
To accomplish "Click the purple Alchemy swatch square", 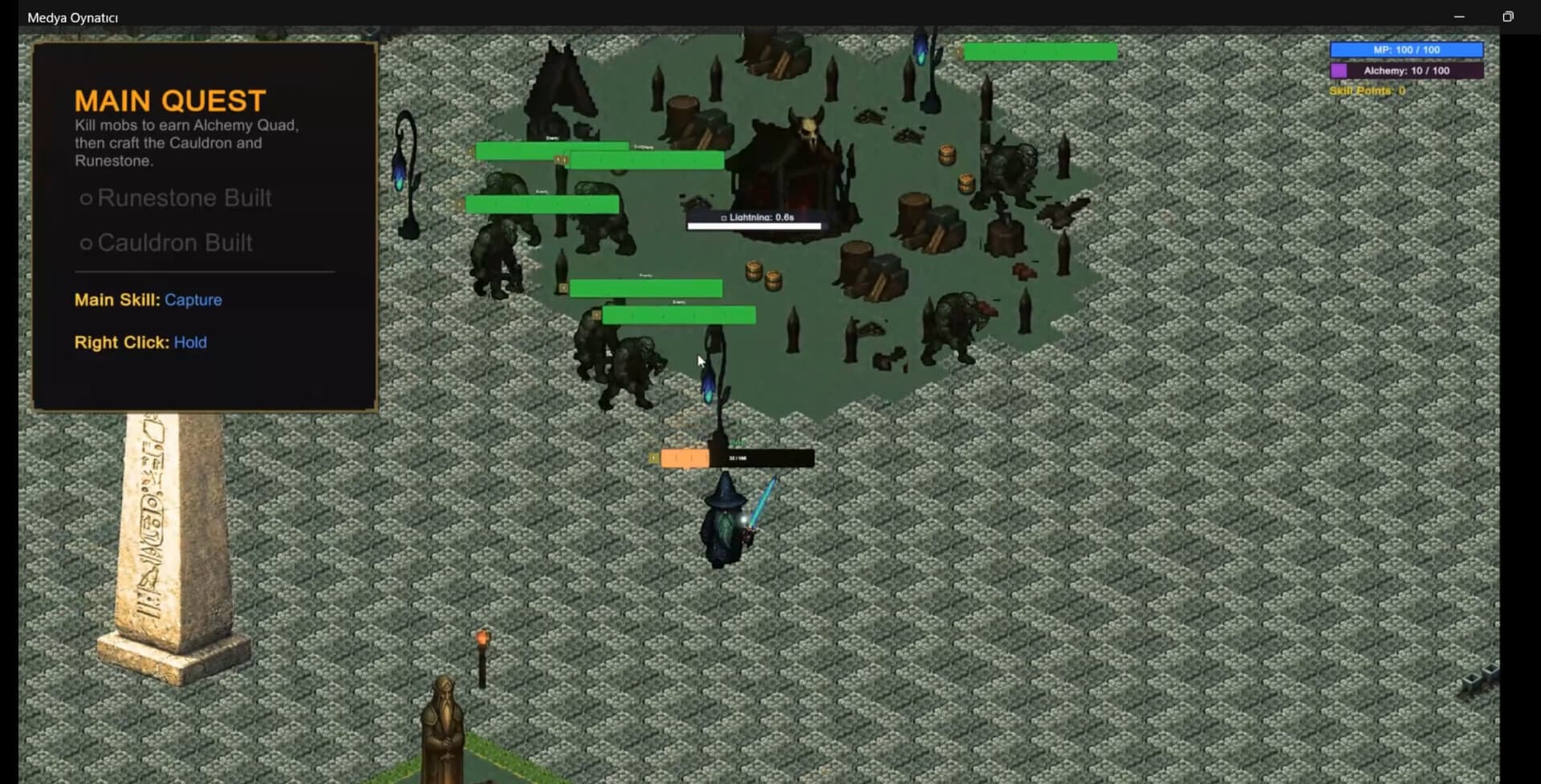I will click(1339, 70).
